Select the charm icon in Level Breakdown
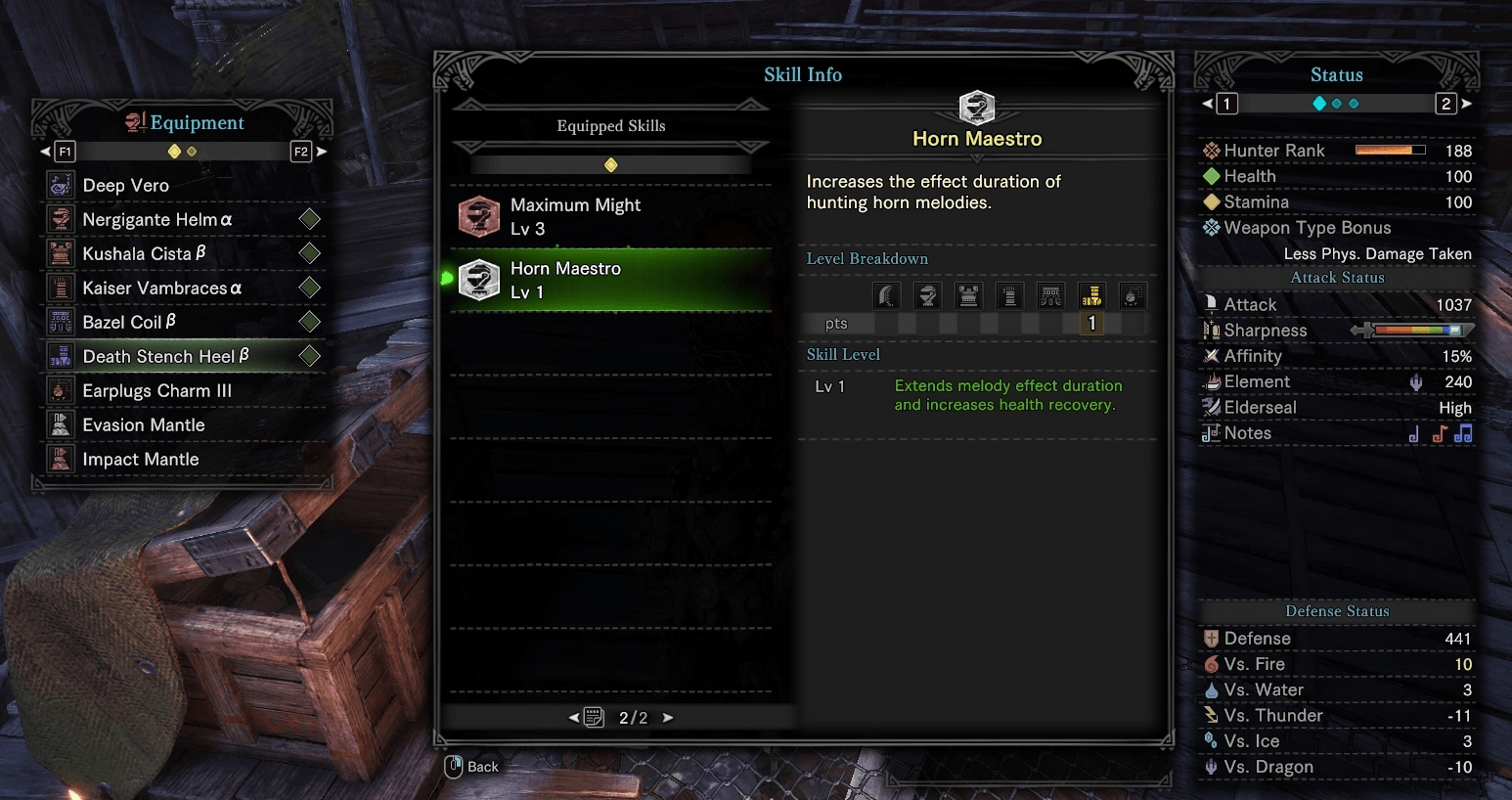This screenshot has height=800, width=1512. click(1132, 295)
